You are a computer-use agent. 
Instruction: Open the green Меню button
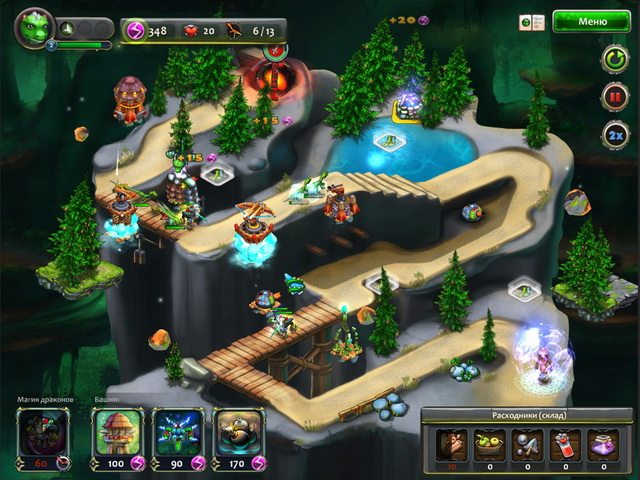(592, 21)
